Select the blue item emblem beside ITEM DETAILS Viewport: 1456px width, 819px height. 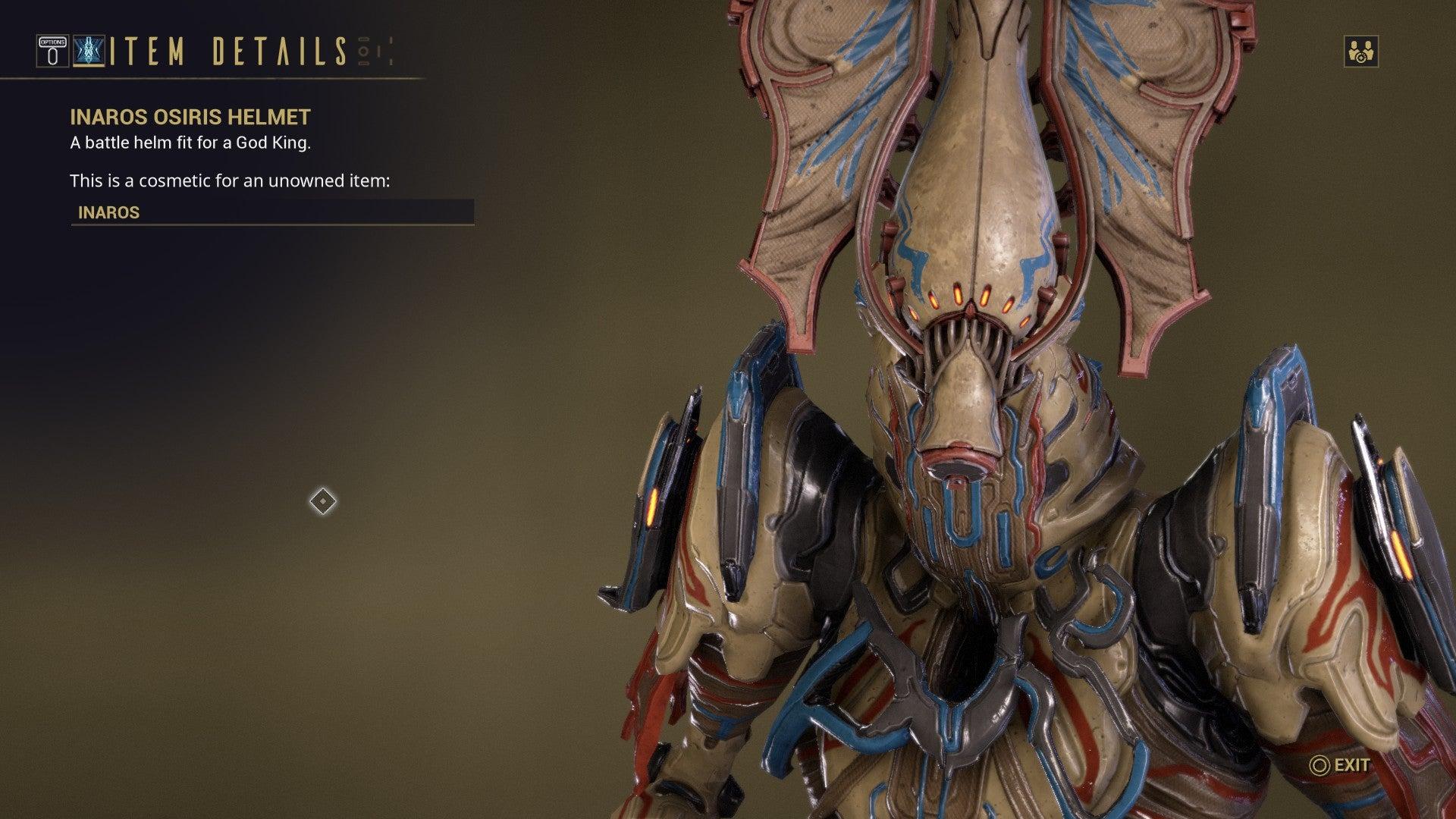[x=89, y=52]
